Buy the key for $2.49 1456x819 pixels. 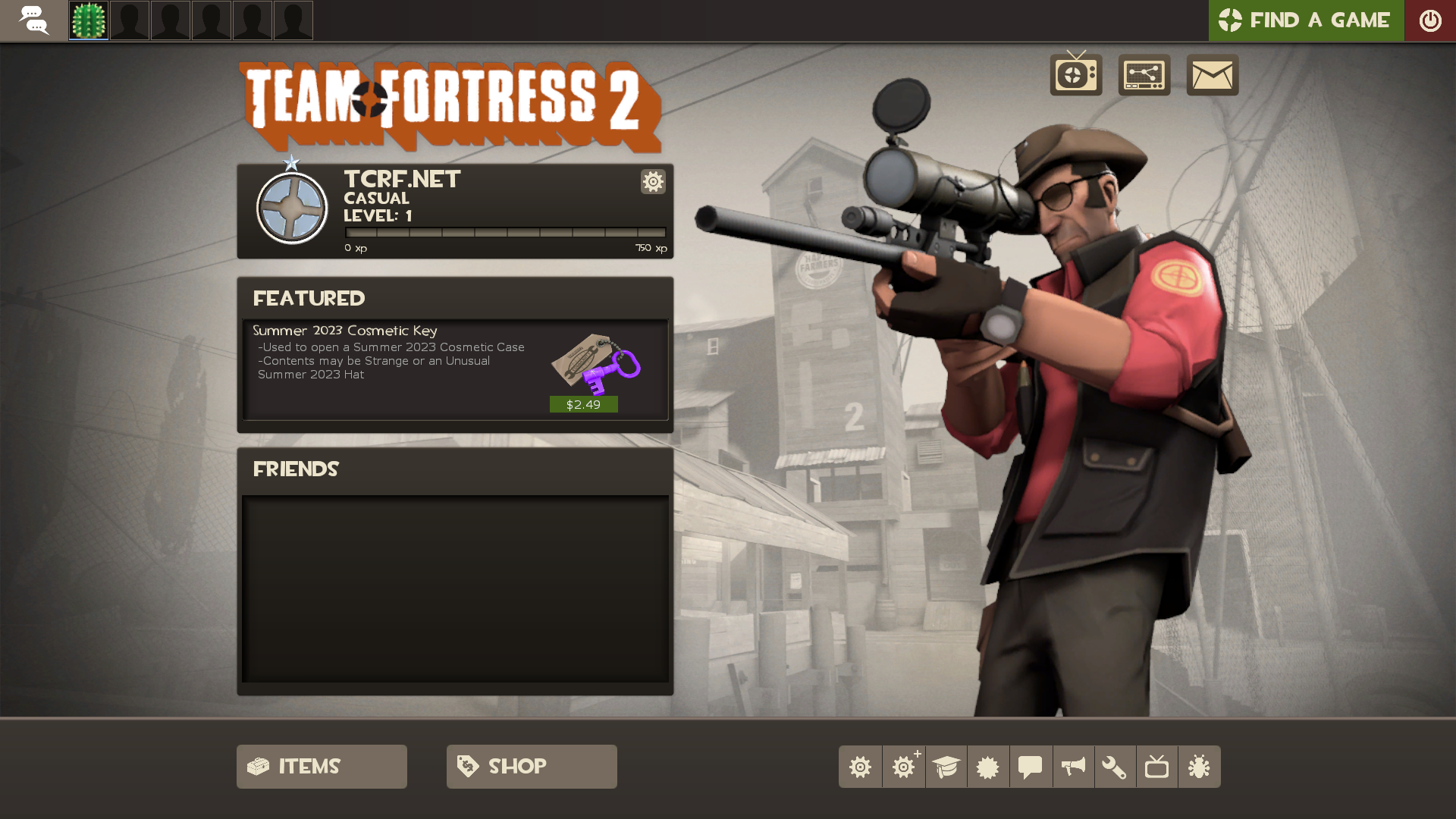click(583, 404)
